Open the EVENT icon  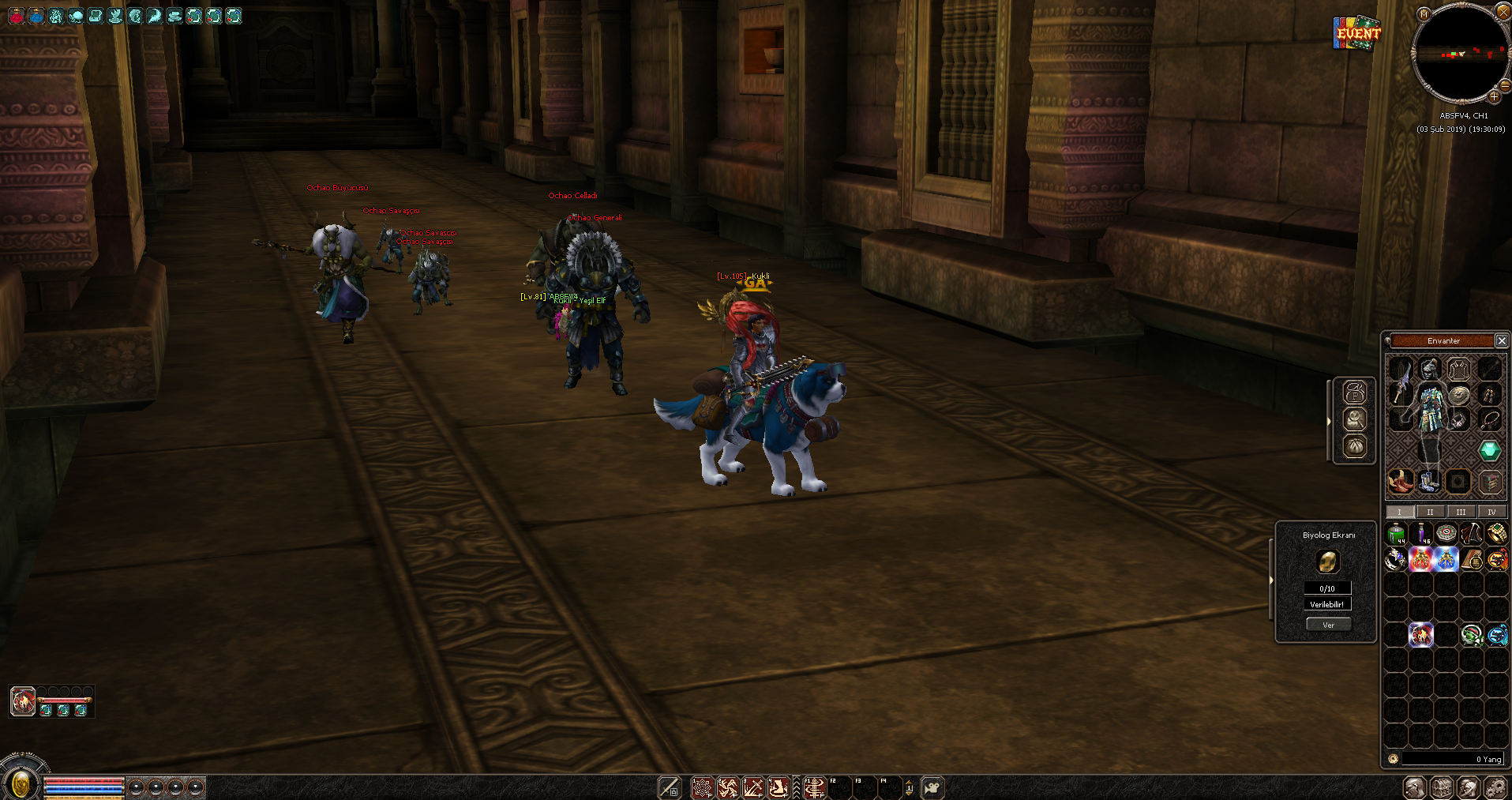coord(1357,33)
